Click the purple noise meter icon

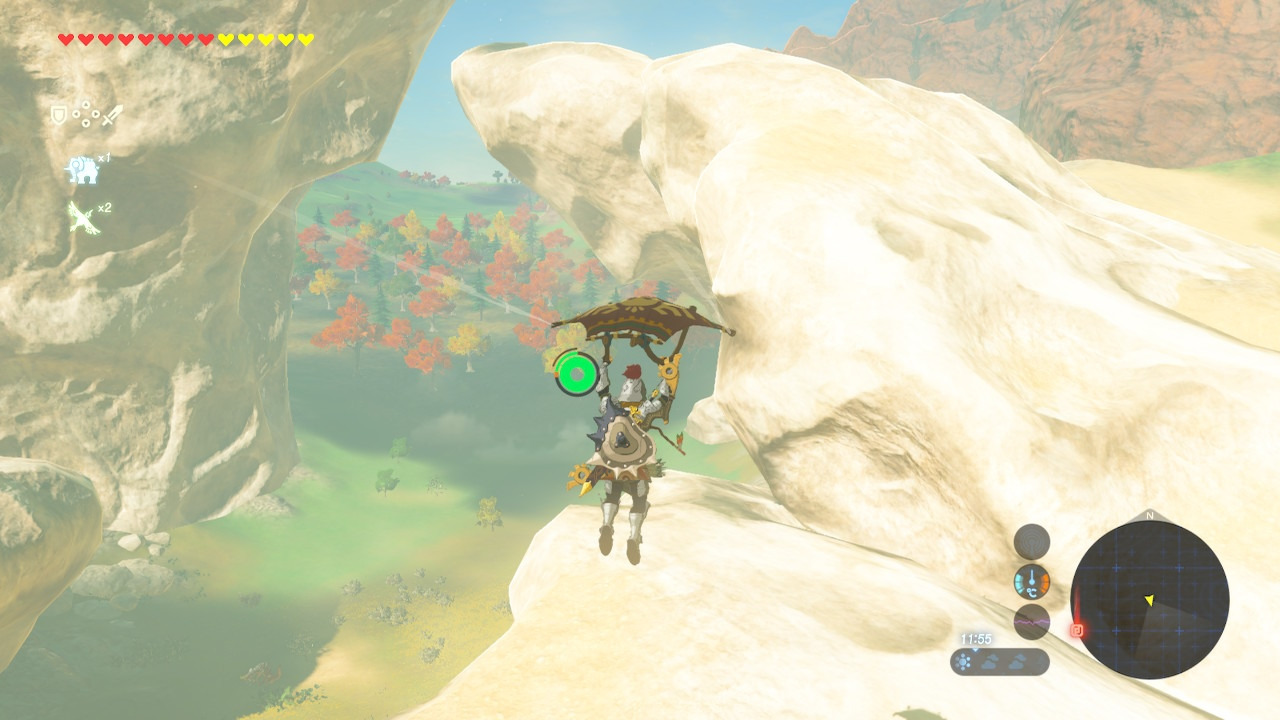pos(1031,621)
